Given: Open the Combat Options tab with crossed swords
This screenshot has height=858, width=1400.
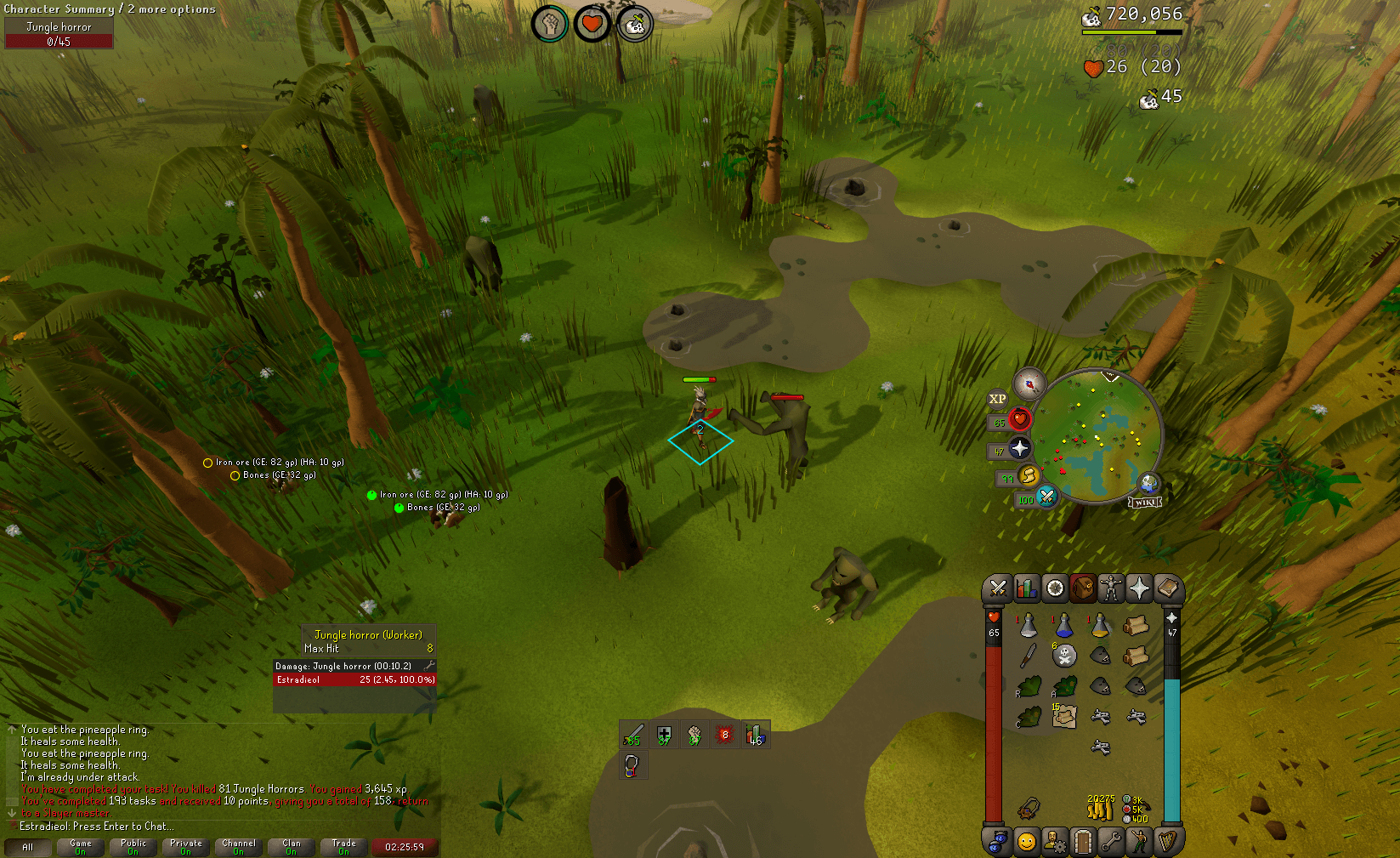Looking at the screenshot, I should point(999,588).
